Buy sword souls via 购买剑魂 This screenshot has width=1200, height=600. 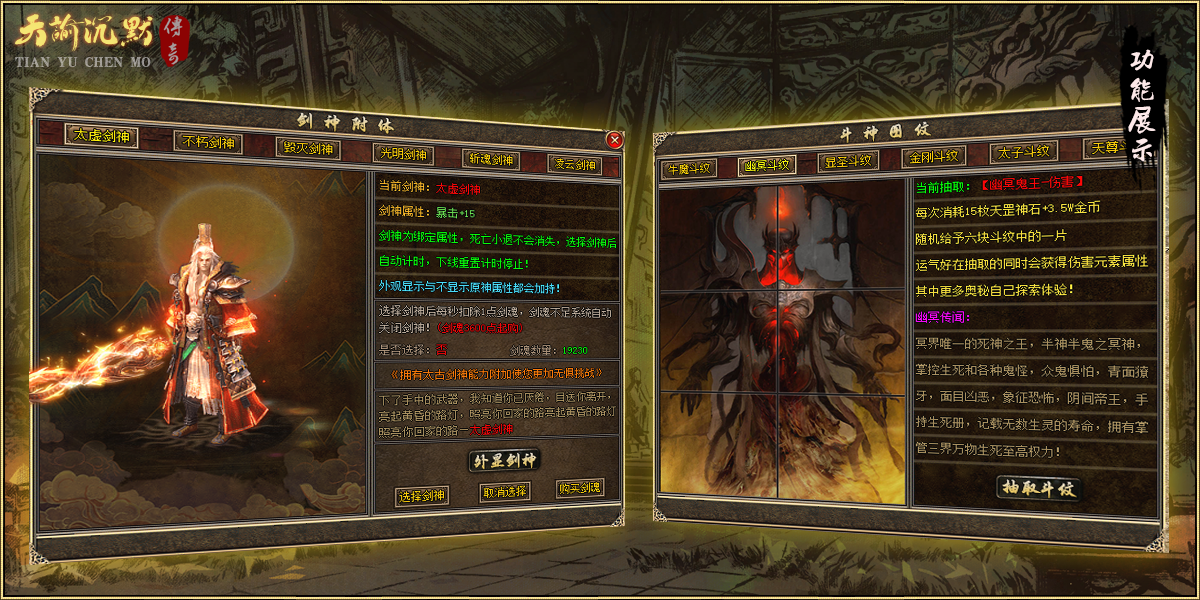[x=580, y=489]
